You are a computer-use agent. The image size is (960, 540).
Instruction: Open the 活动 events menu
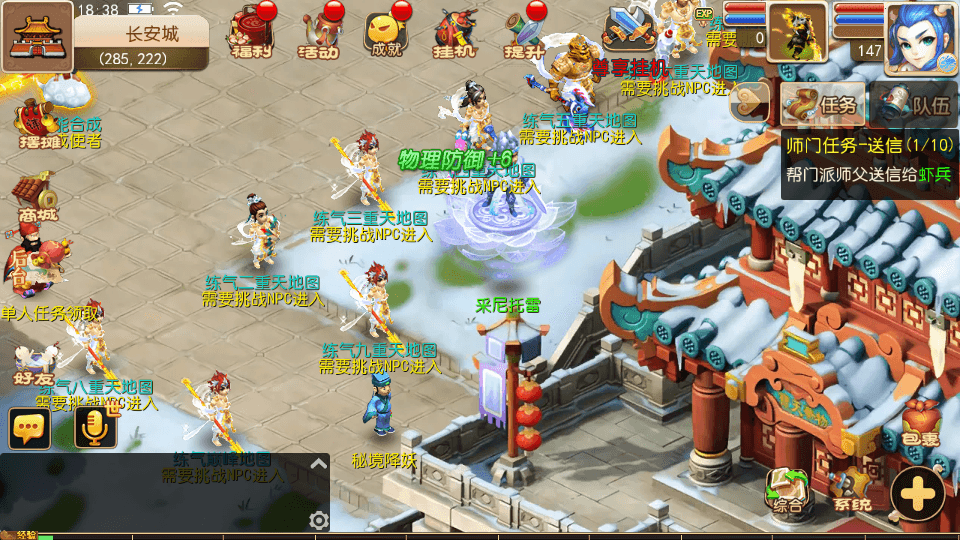(x=321, y=32)
